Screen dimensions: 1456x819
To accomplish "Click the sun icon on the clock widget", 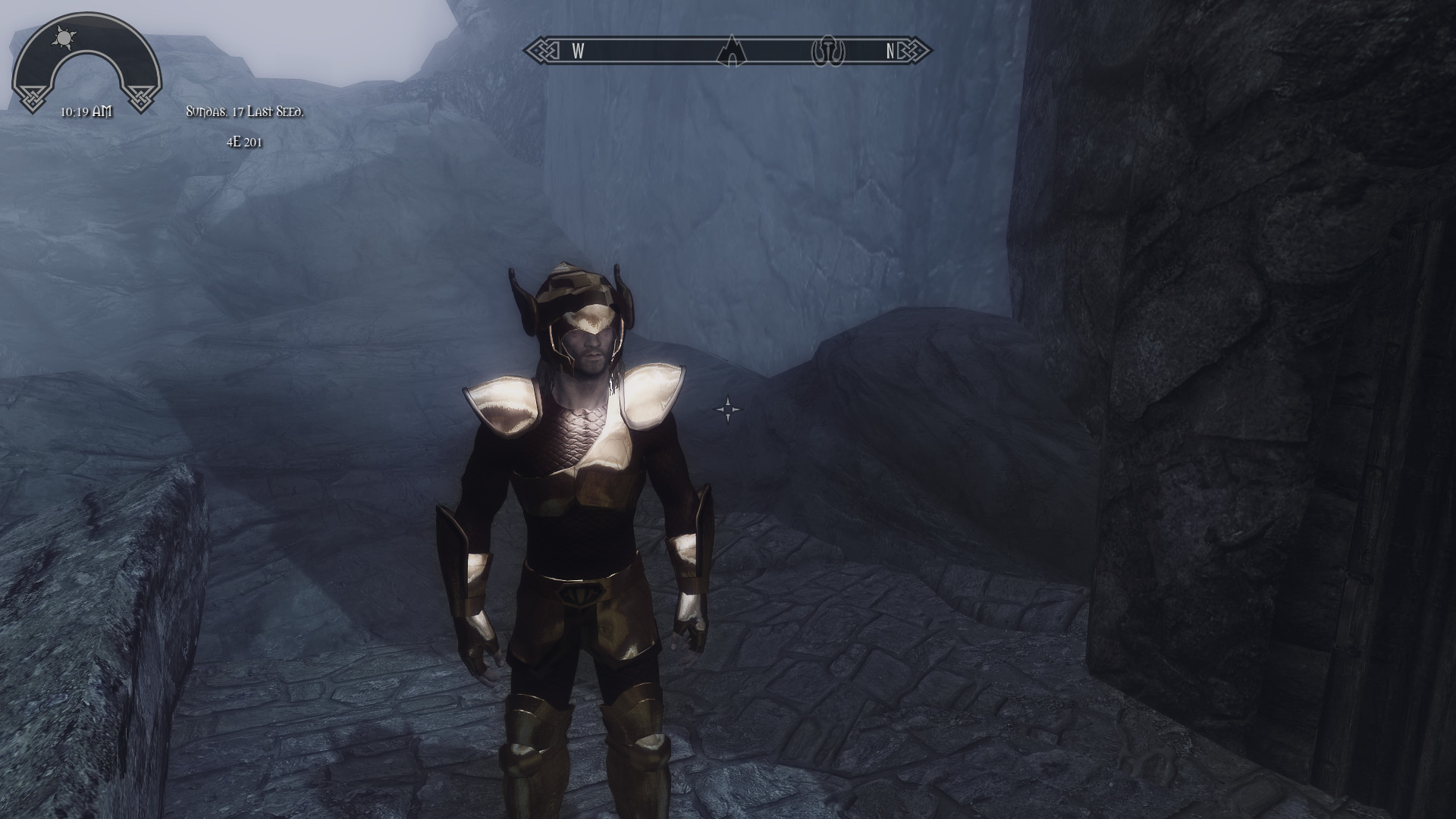I will [62, 36].
